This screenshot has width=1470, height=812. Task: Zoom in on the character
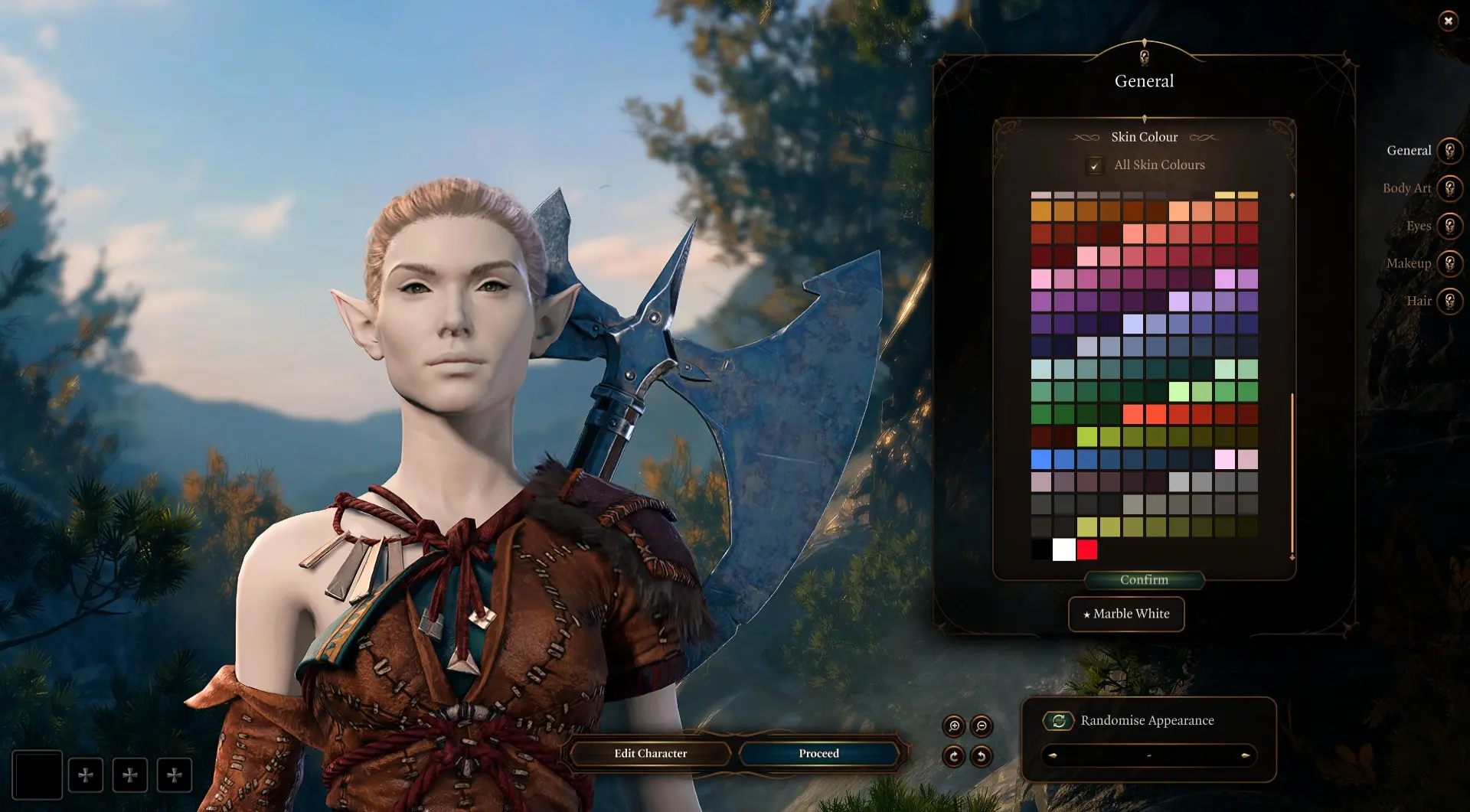pos(954,726)
